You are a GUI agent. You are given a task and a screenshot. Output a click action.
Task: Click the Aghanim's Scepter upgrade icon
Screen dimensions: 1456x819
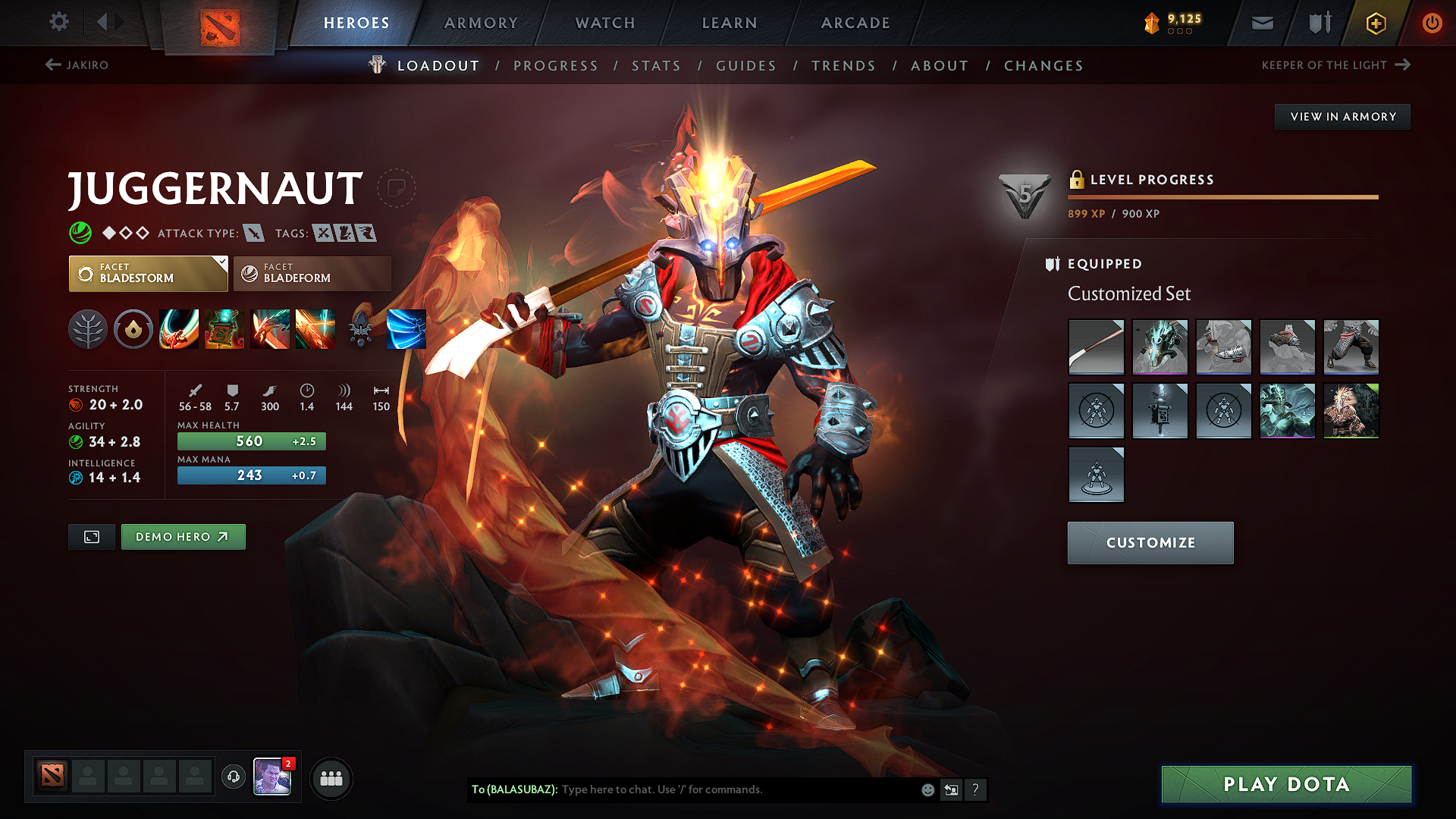coord(361,329)
